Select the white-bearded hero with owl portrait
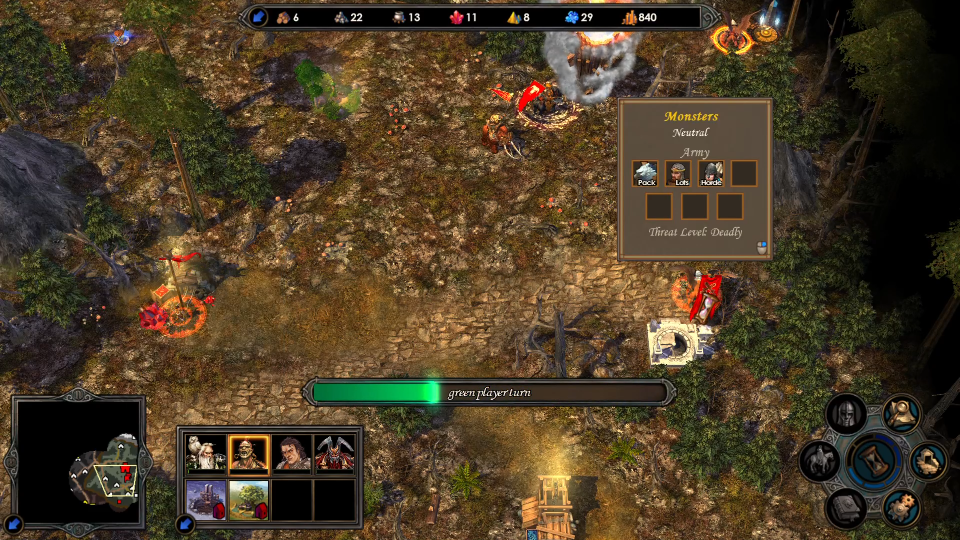The width and height of the screenshot is (960, 540). pyautogui.click(x=206, y=454)
